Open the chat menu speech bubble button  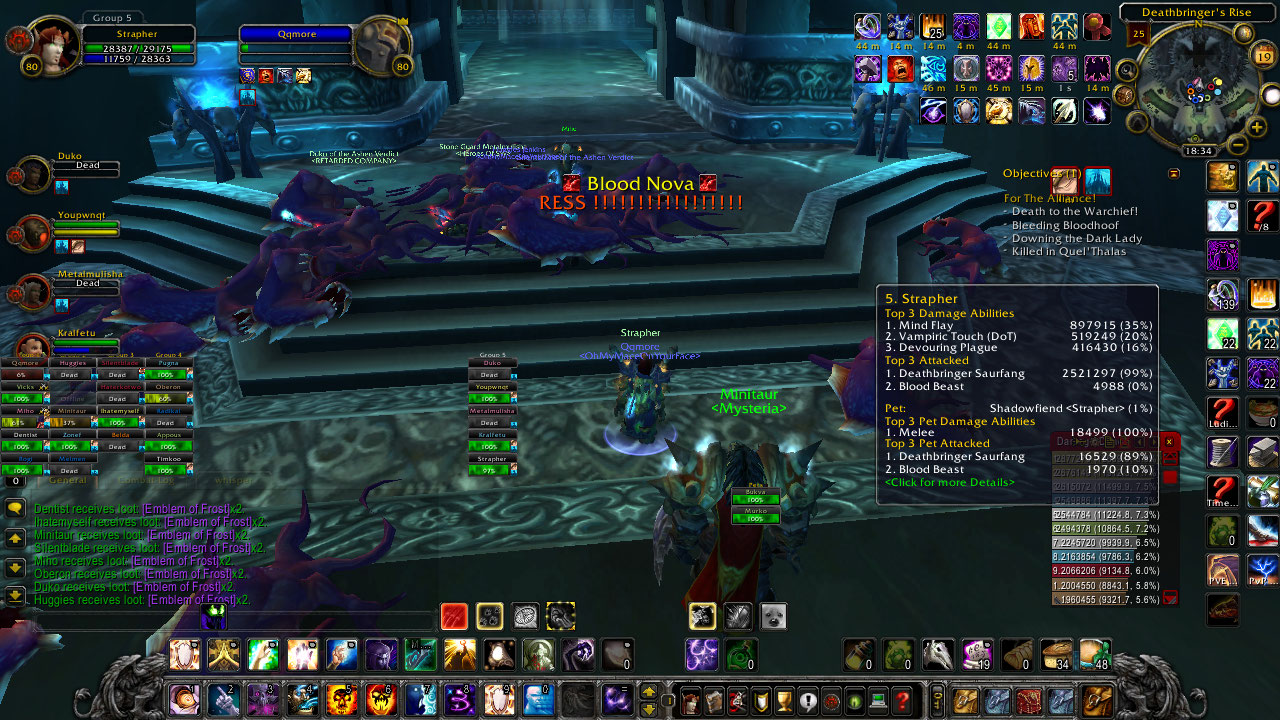click(x=15, y=509)
